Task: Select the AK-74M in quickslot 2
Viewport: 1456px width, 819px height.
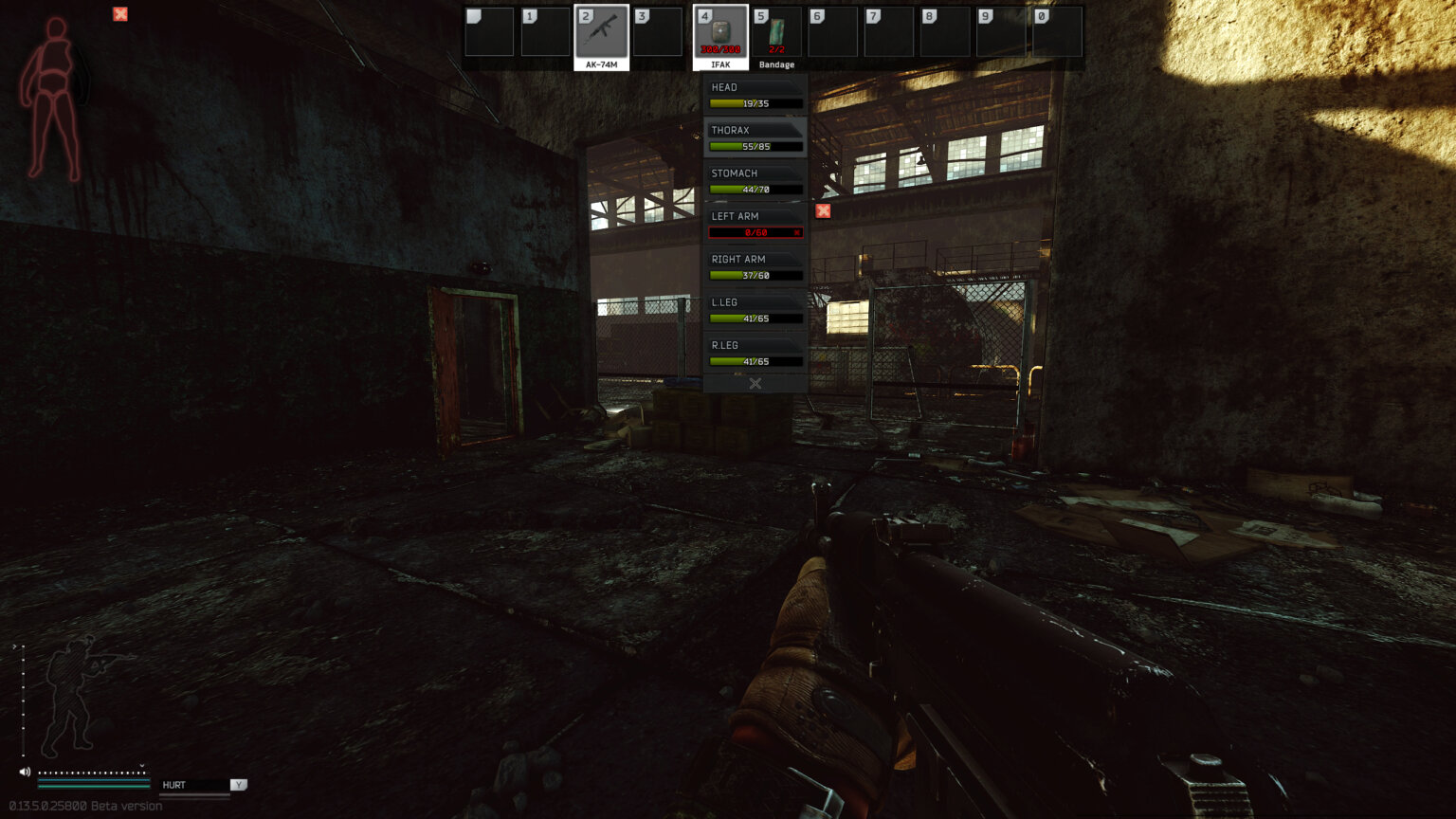Action: tap(602, 31)
